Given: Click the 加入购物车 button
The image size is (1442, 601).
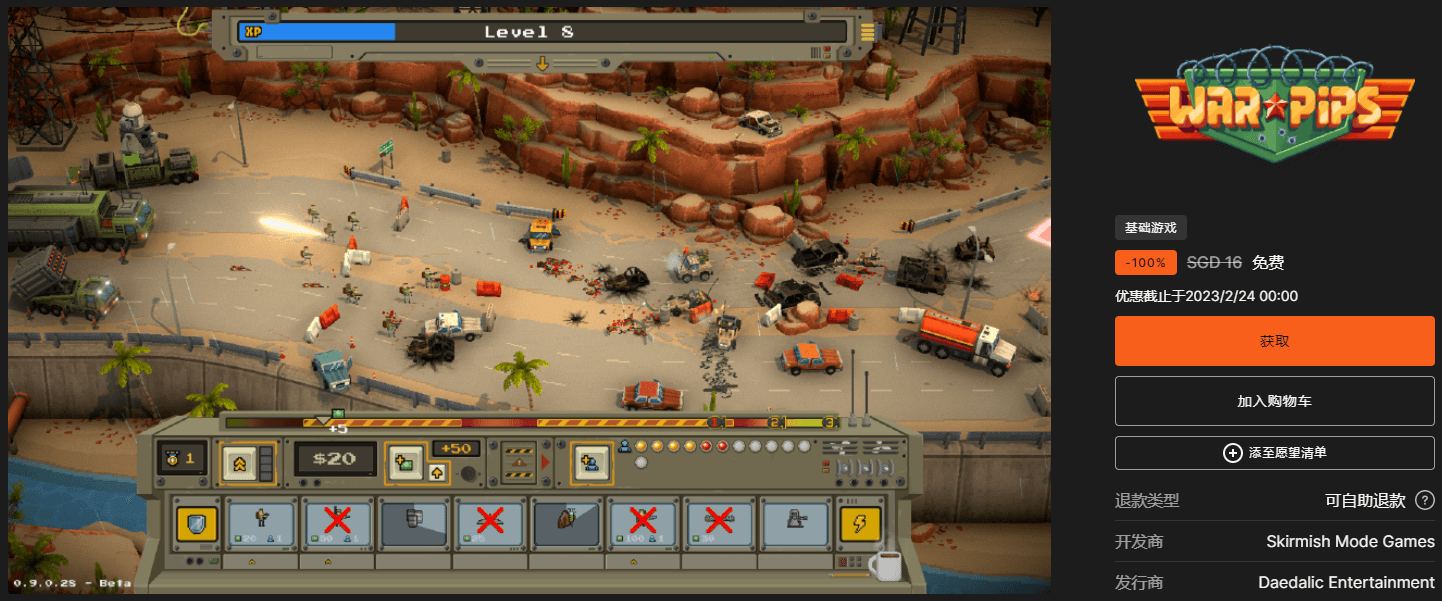Looking at the screenshot, I should (x=1274, y=401).
